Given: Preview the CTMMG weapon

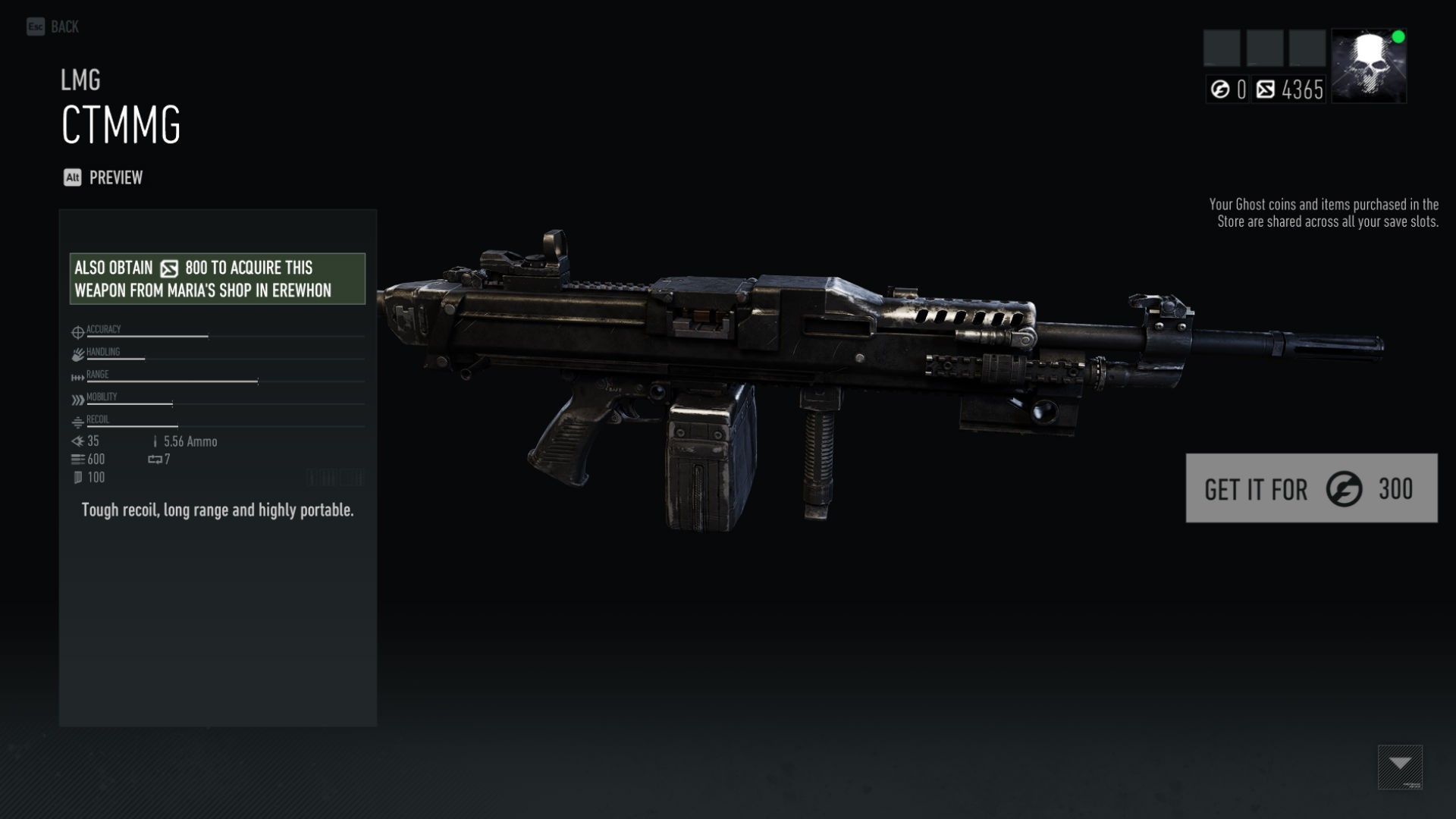Looking at the screenshot, I should (x=103, y=177).
